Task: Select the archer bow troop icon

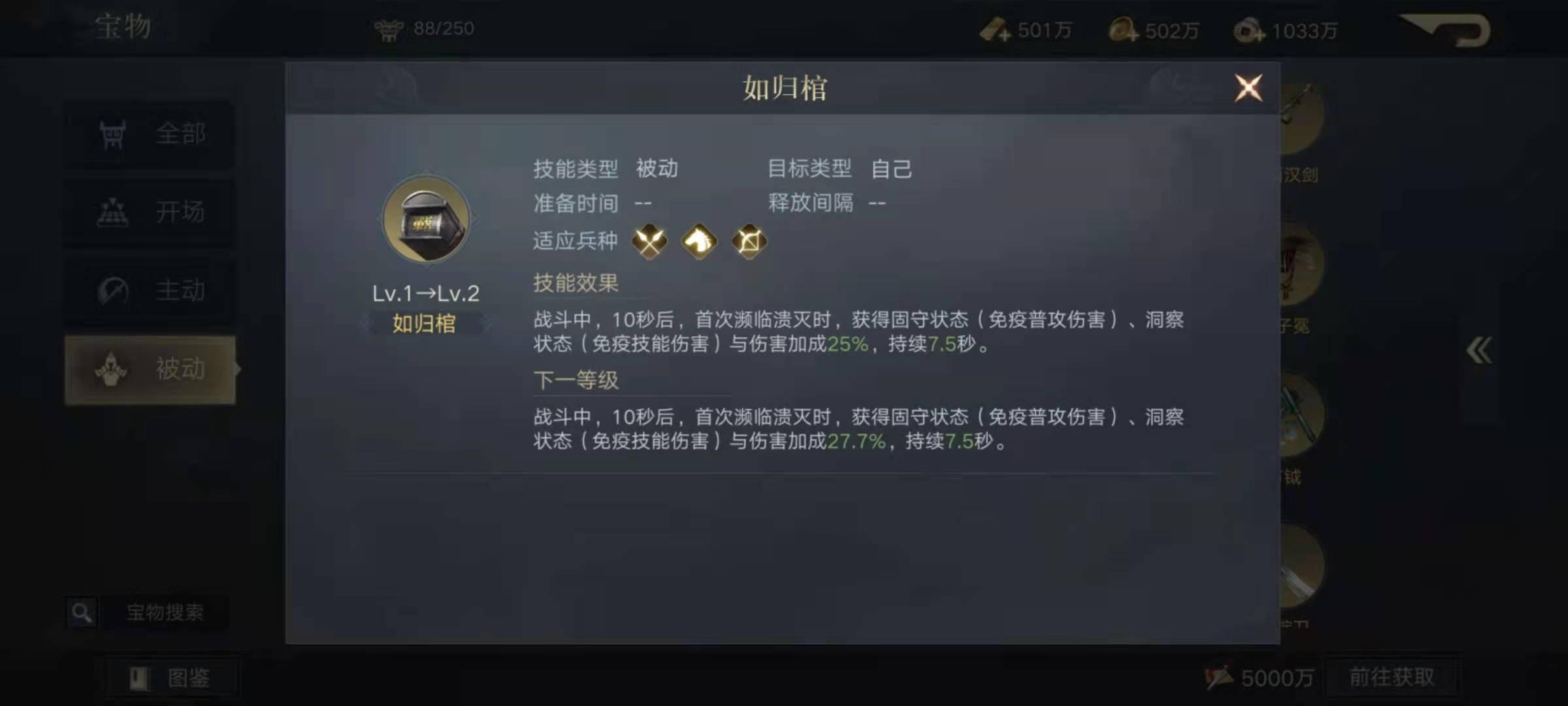Action: click(749, 241)
